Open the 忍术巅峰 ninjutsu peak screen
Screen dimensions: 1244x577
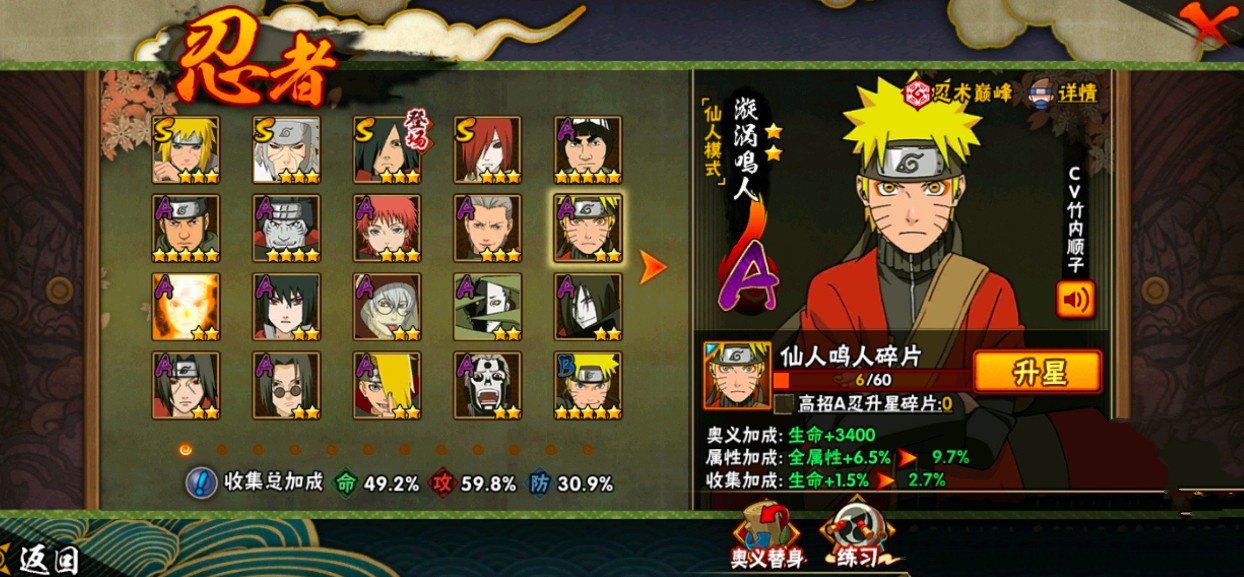click(958, 94)
